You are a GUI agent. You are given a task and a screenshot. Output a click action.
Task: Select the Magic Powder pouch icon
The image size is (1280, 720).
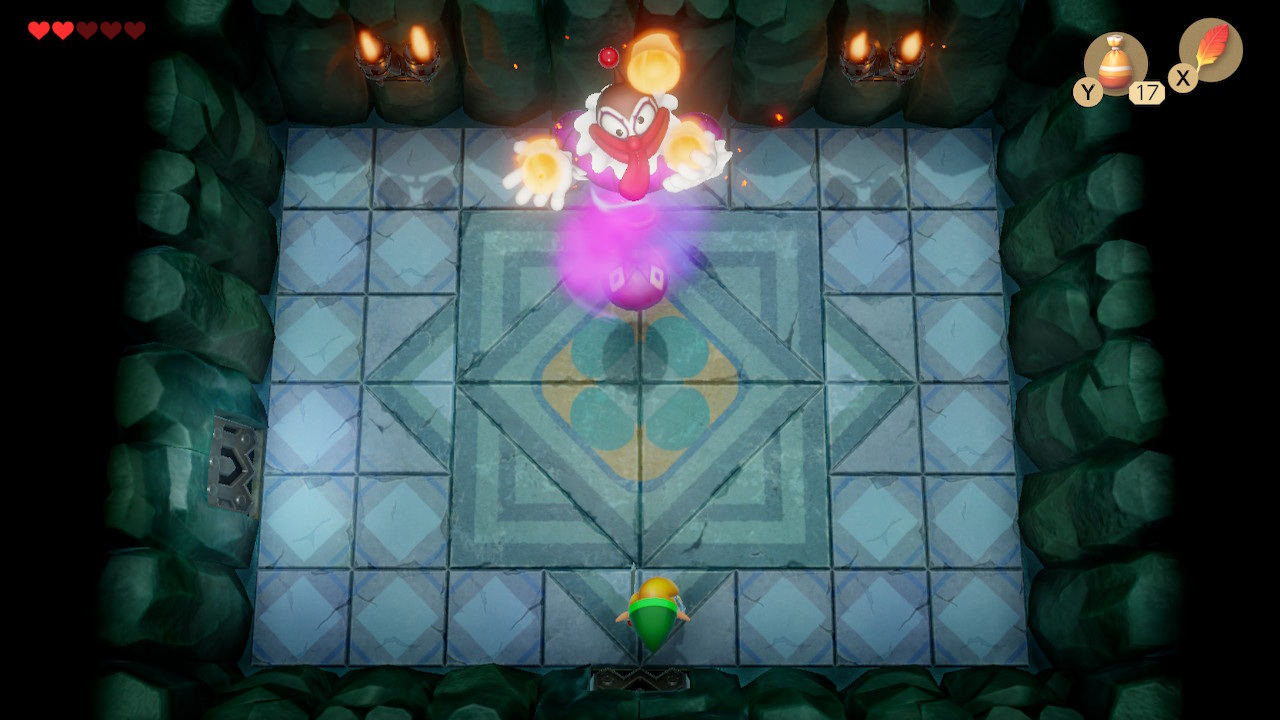[x=1117, y=62]
